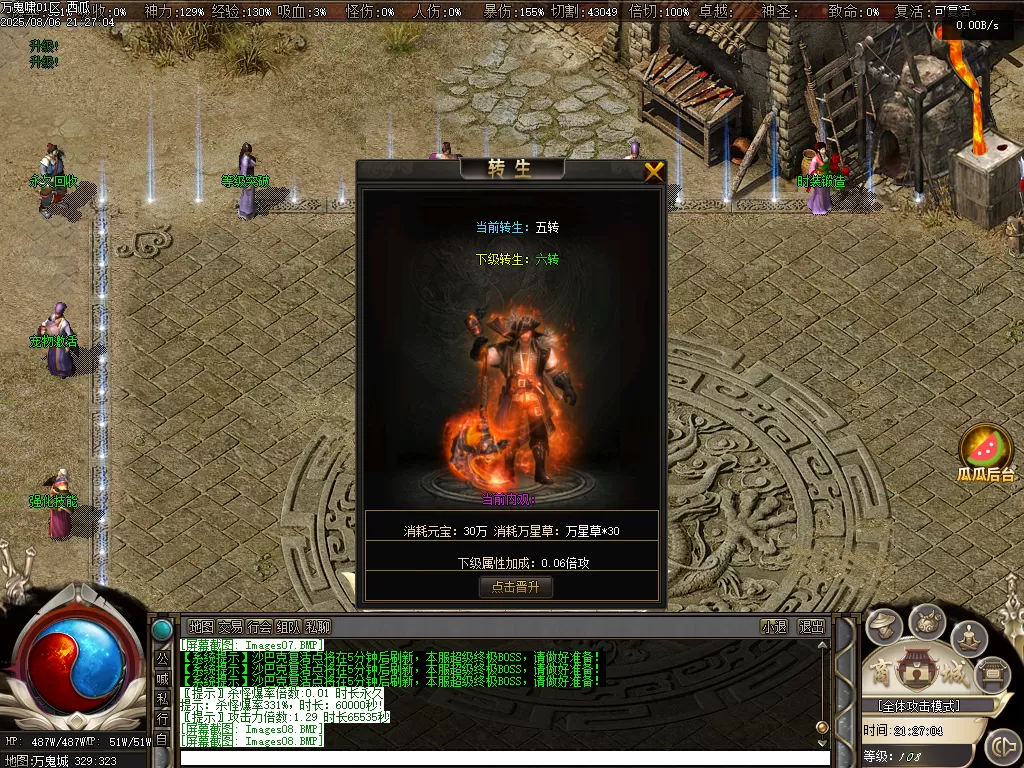Click the 退出 exit game button
This screenshot has width=1024, height=768.
[x=811, y=627]
